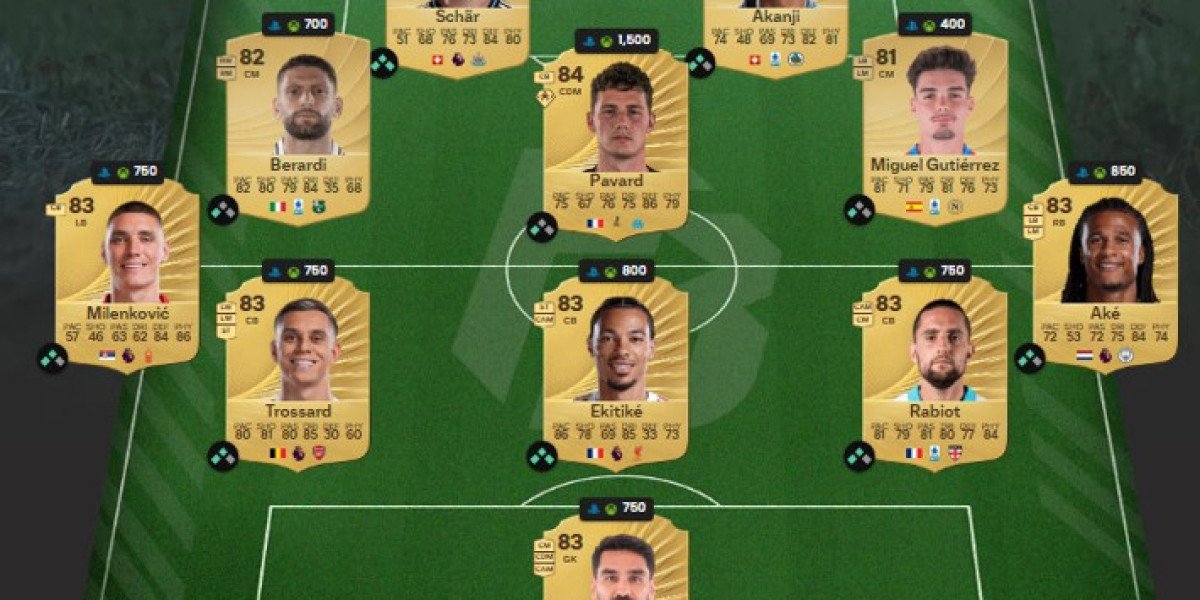Open the Trossard player card
1200x600 pixels.
click(297, 367)
